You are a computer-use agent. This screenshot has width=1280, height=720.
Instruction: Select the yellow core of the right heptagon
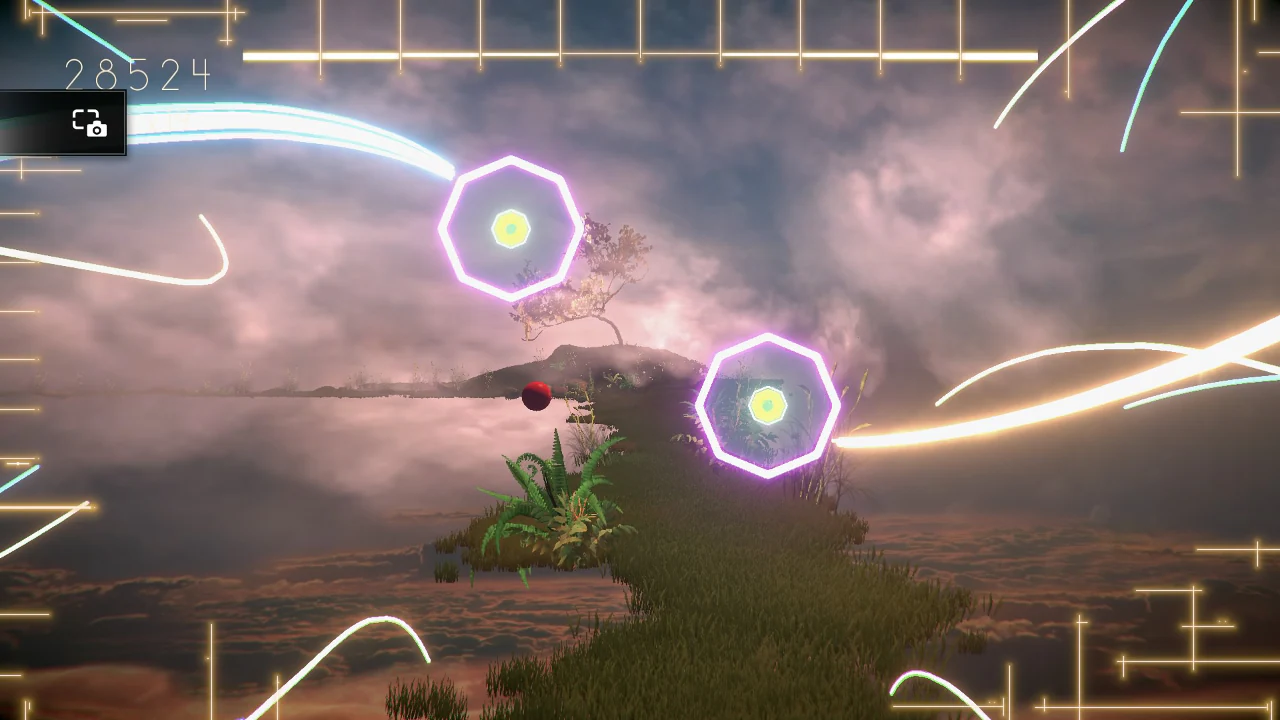point(768,406)
